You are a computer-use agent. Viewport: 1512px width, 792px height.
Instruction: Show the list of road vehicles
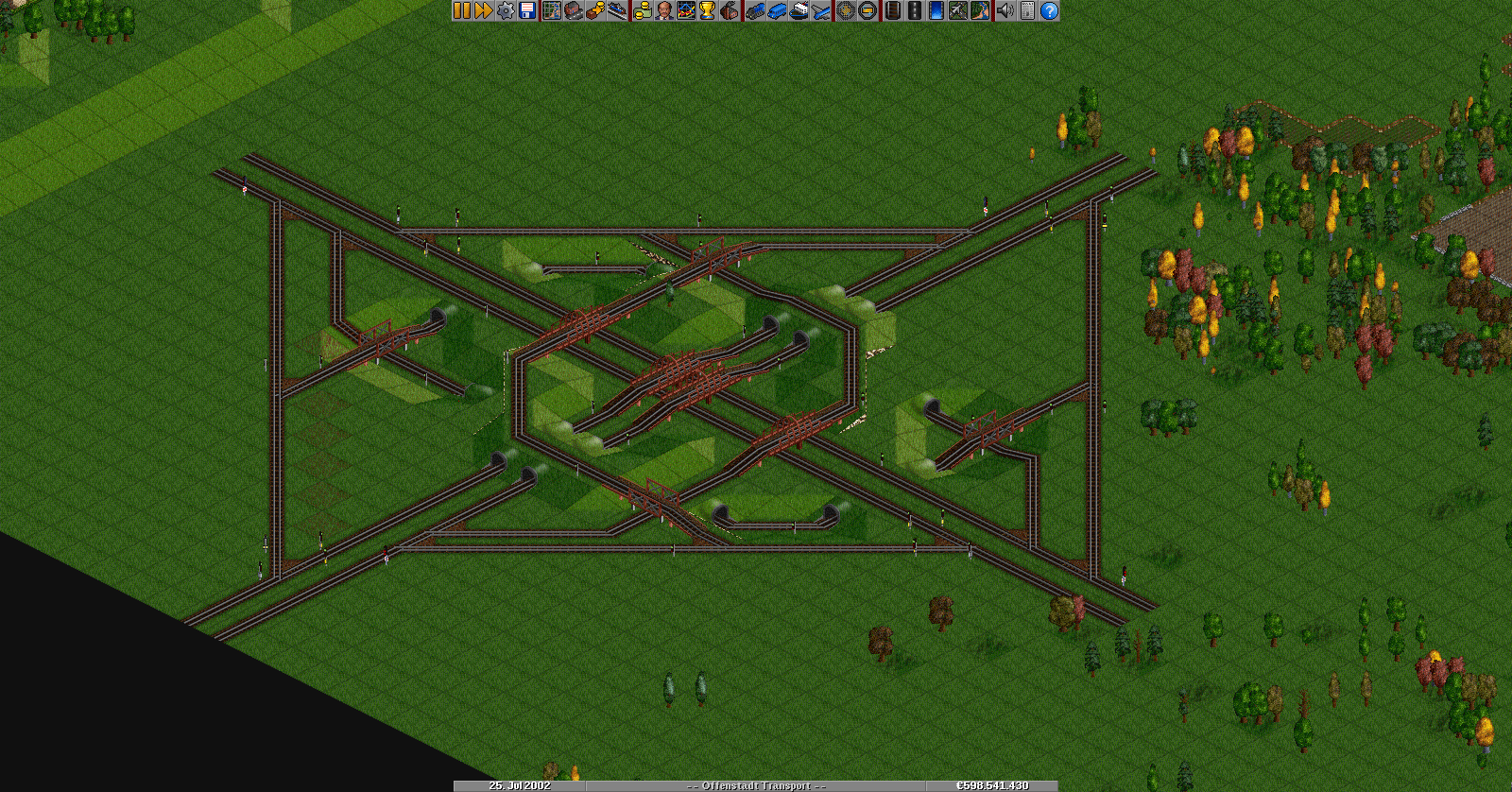click(776, 10)
